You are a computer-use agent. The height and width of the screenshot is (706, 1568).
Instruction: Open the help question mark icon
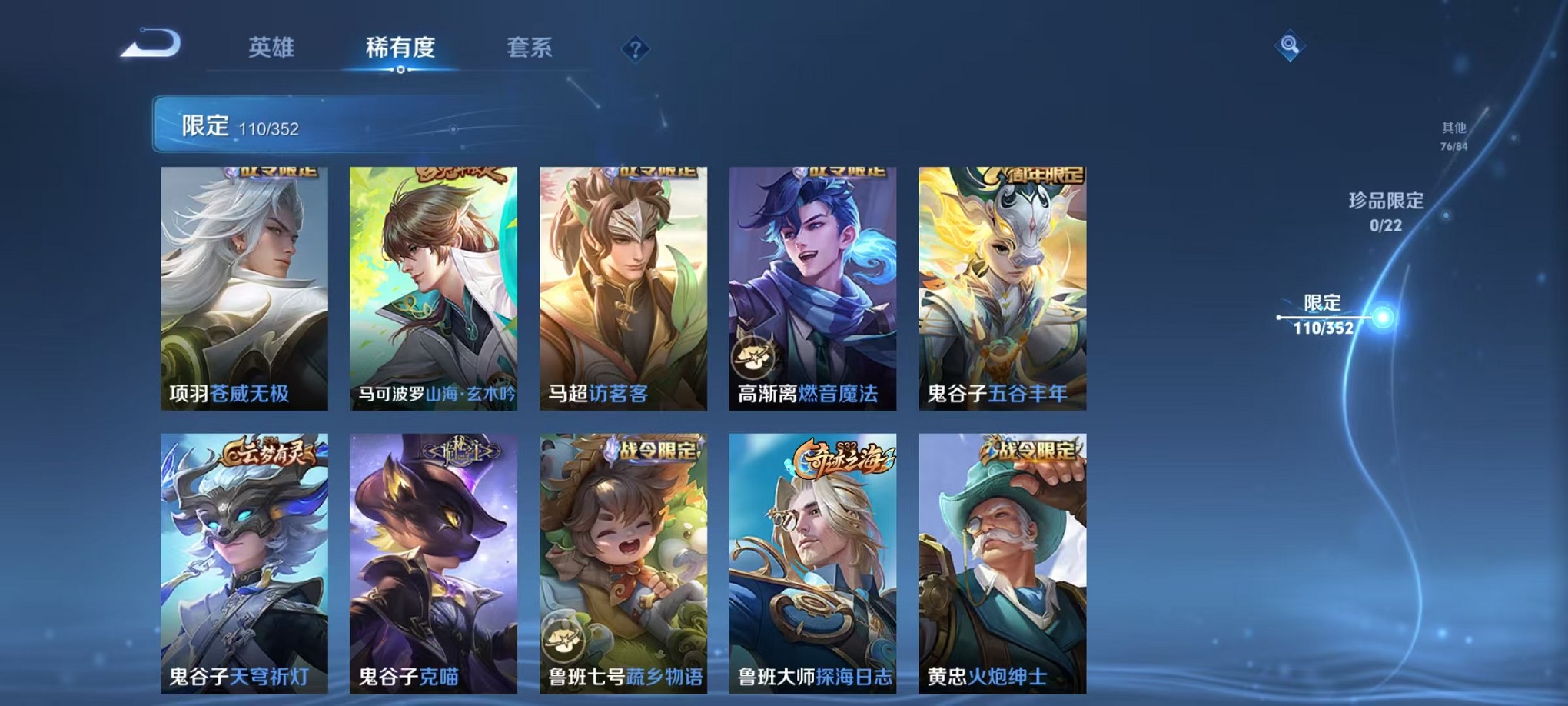click(x=635, y=50)
